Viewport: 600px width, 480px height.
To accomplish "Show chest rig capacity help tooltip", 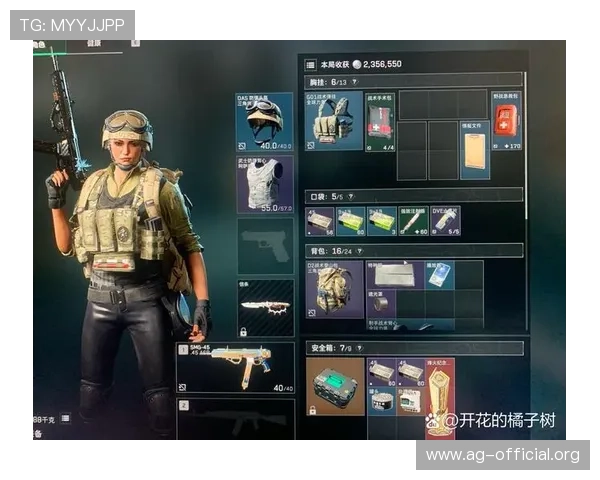I will point(356,80).
